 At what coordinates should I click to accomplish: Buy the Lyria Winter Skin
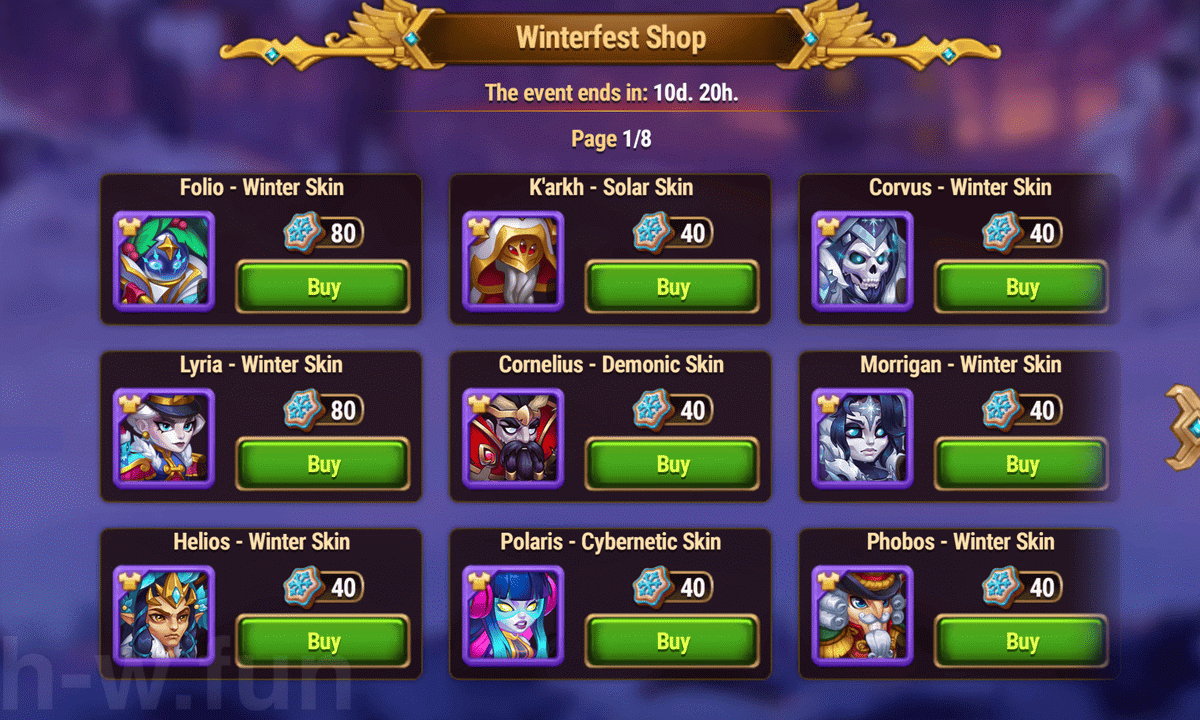pyautogui.click(x=323, y=464)
